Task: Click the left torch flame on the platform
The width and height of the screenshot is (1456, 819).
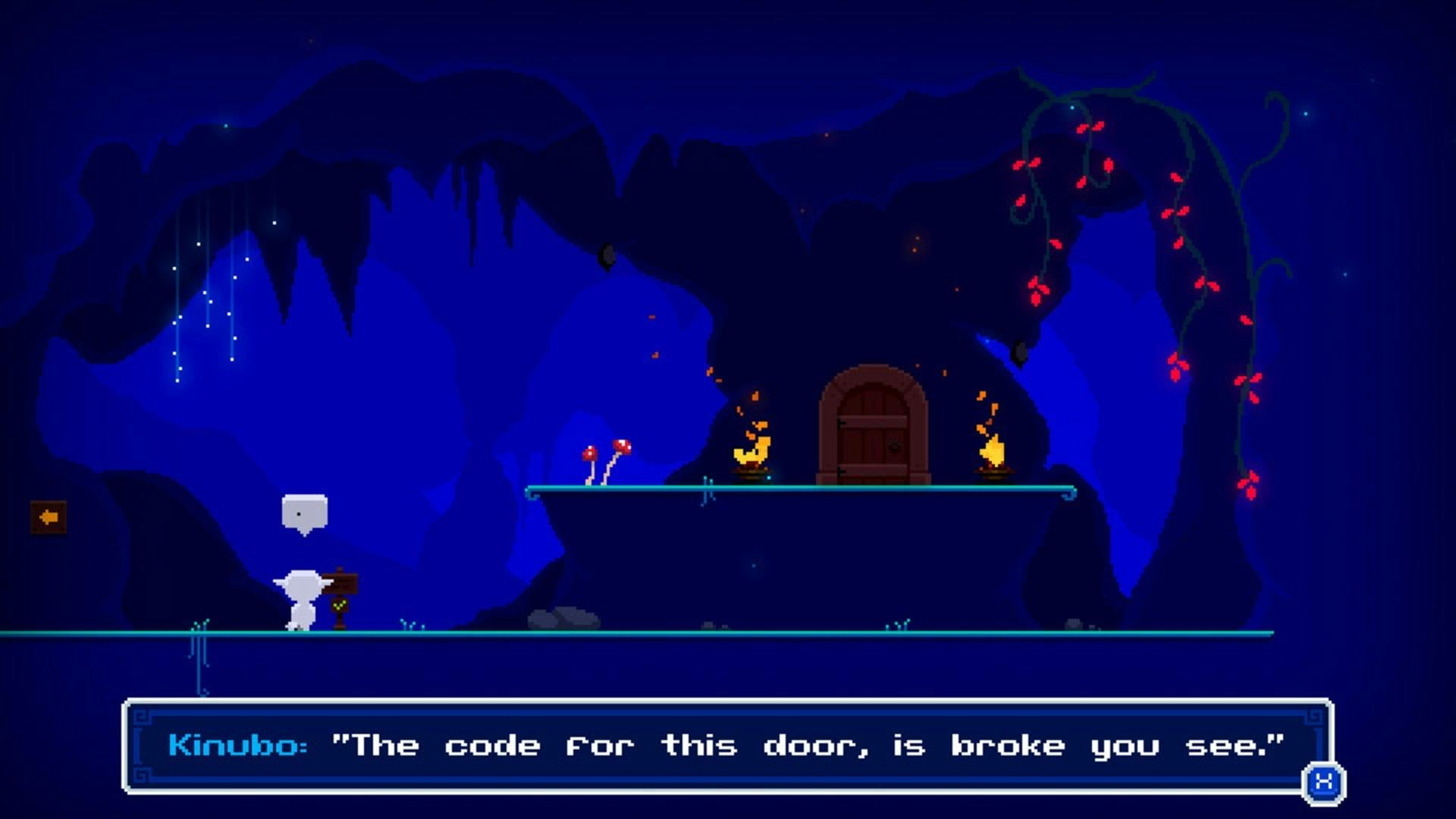Action: click(749, 455)
